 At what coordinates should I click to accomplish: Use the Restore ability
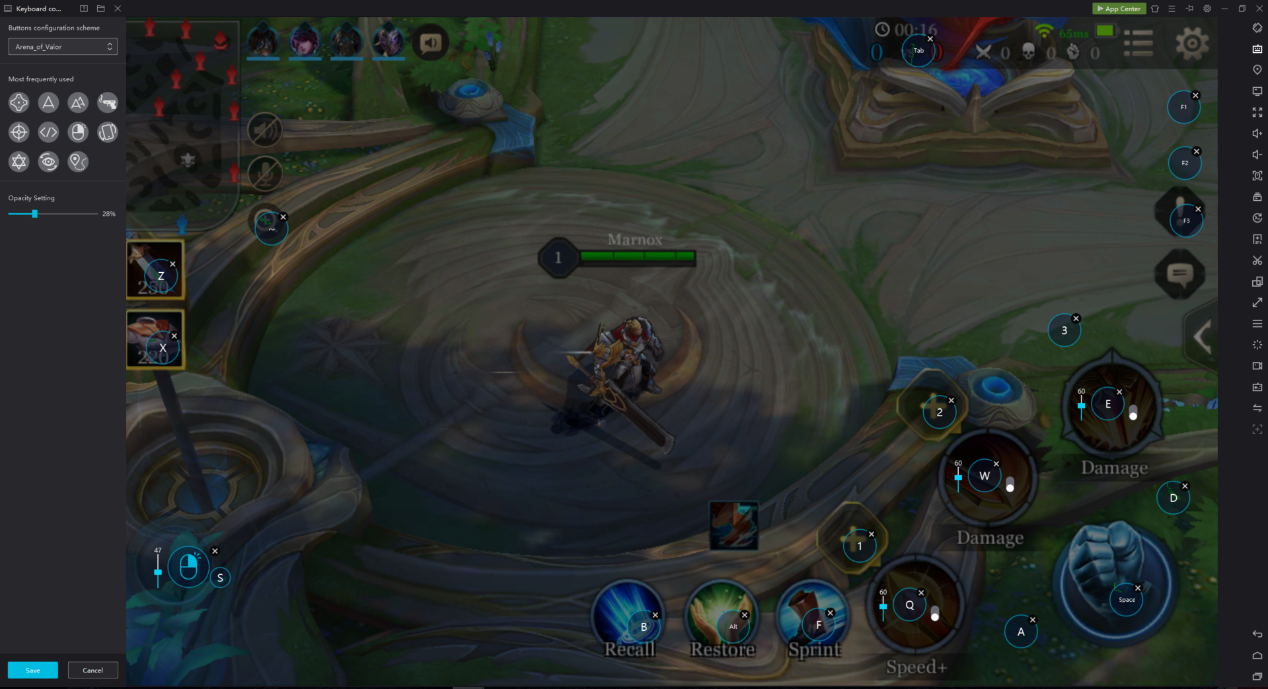[721, 615]
